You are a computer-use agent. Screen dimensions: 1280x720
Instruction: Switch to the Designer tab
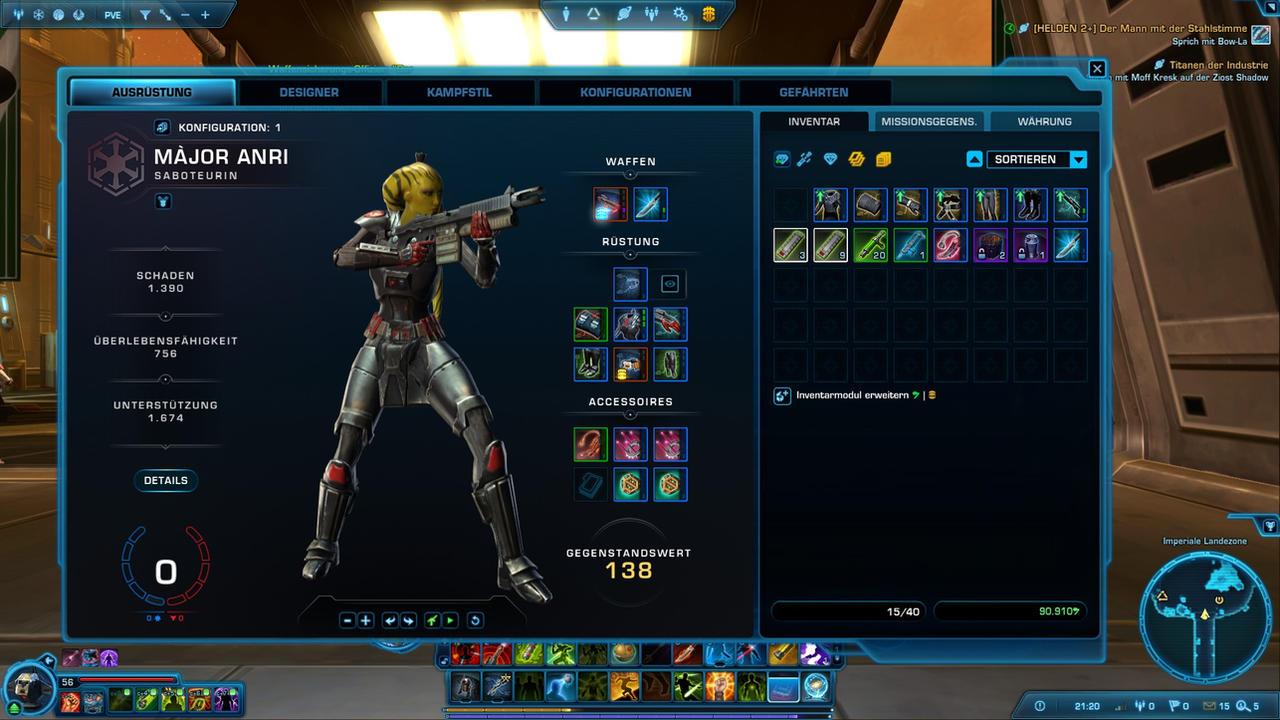click(309, 92)
